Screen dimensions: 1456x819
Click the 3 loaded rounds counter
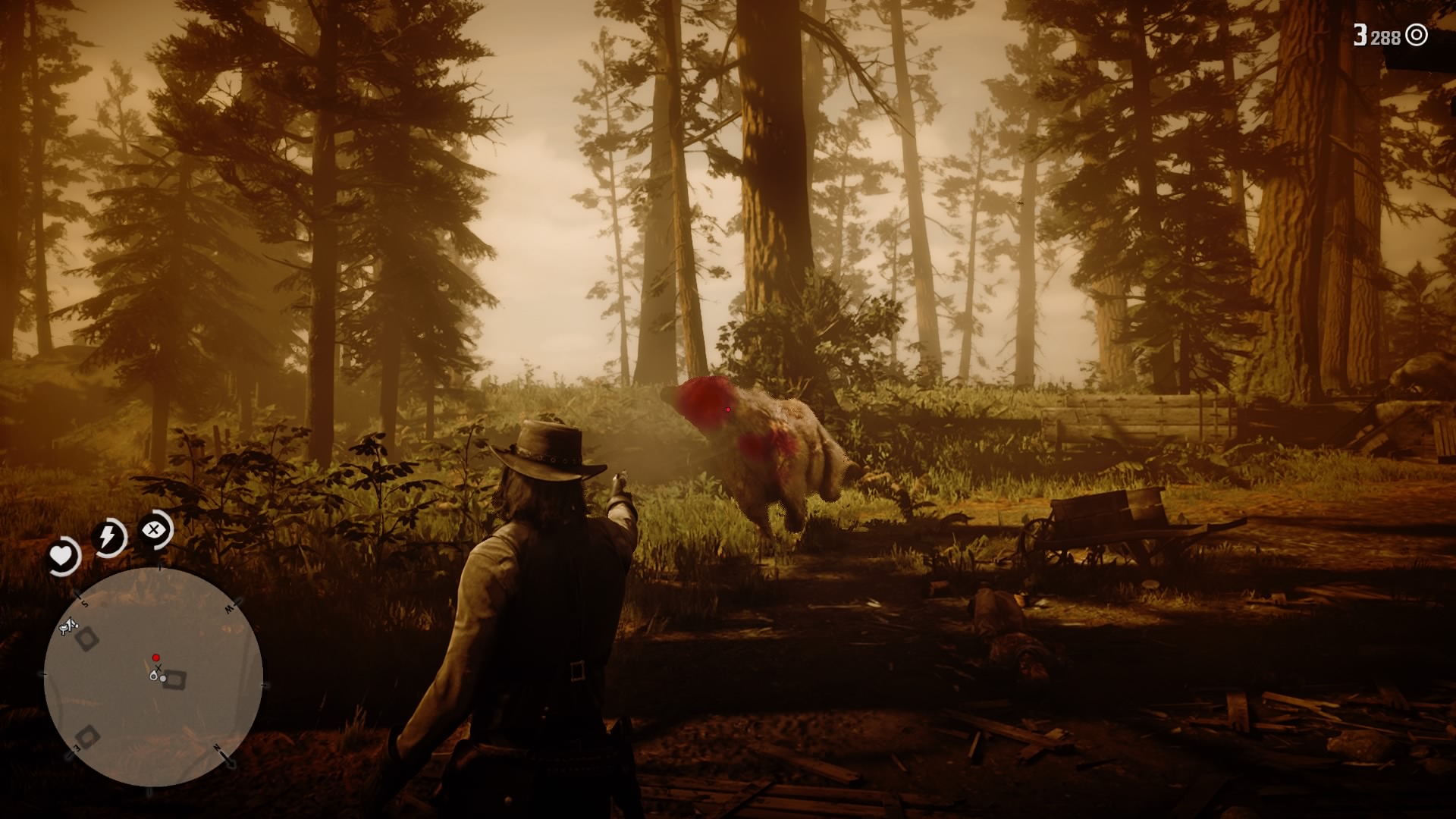point(1360,35)
